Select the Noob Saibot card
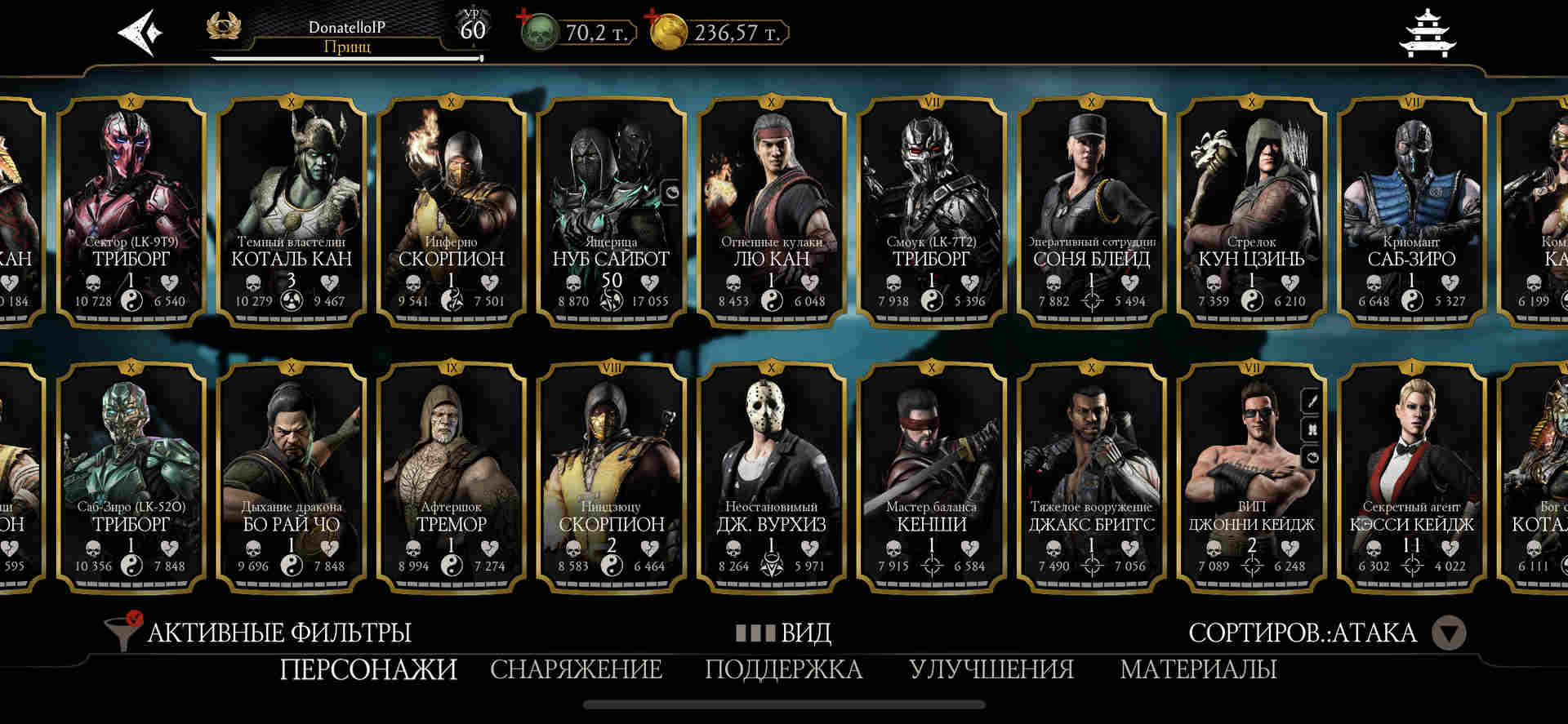1568x724 pixels. (x=610, y=211)
